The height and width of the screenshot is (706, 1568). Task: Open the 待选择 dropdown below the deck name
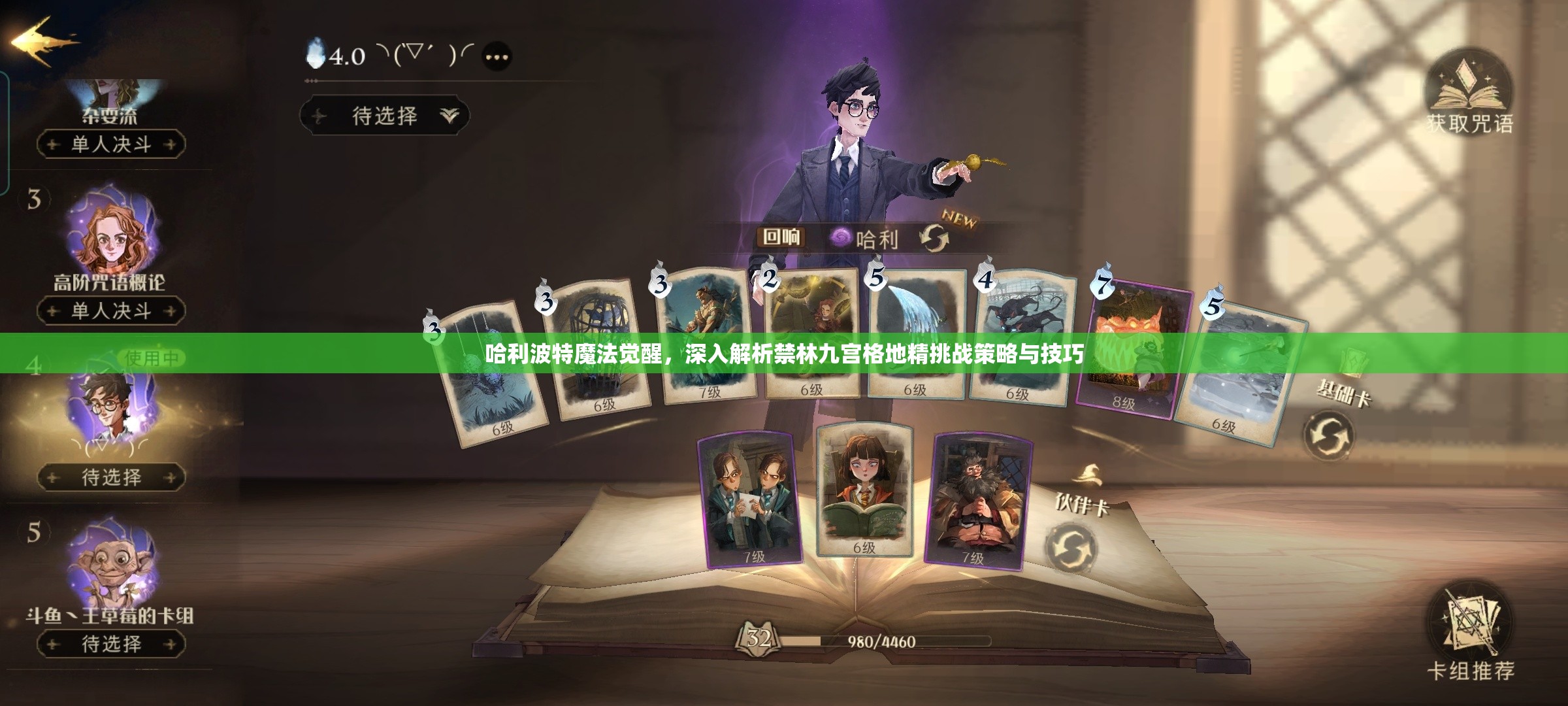(385, 116)
